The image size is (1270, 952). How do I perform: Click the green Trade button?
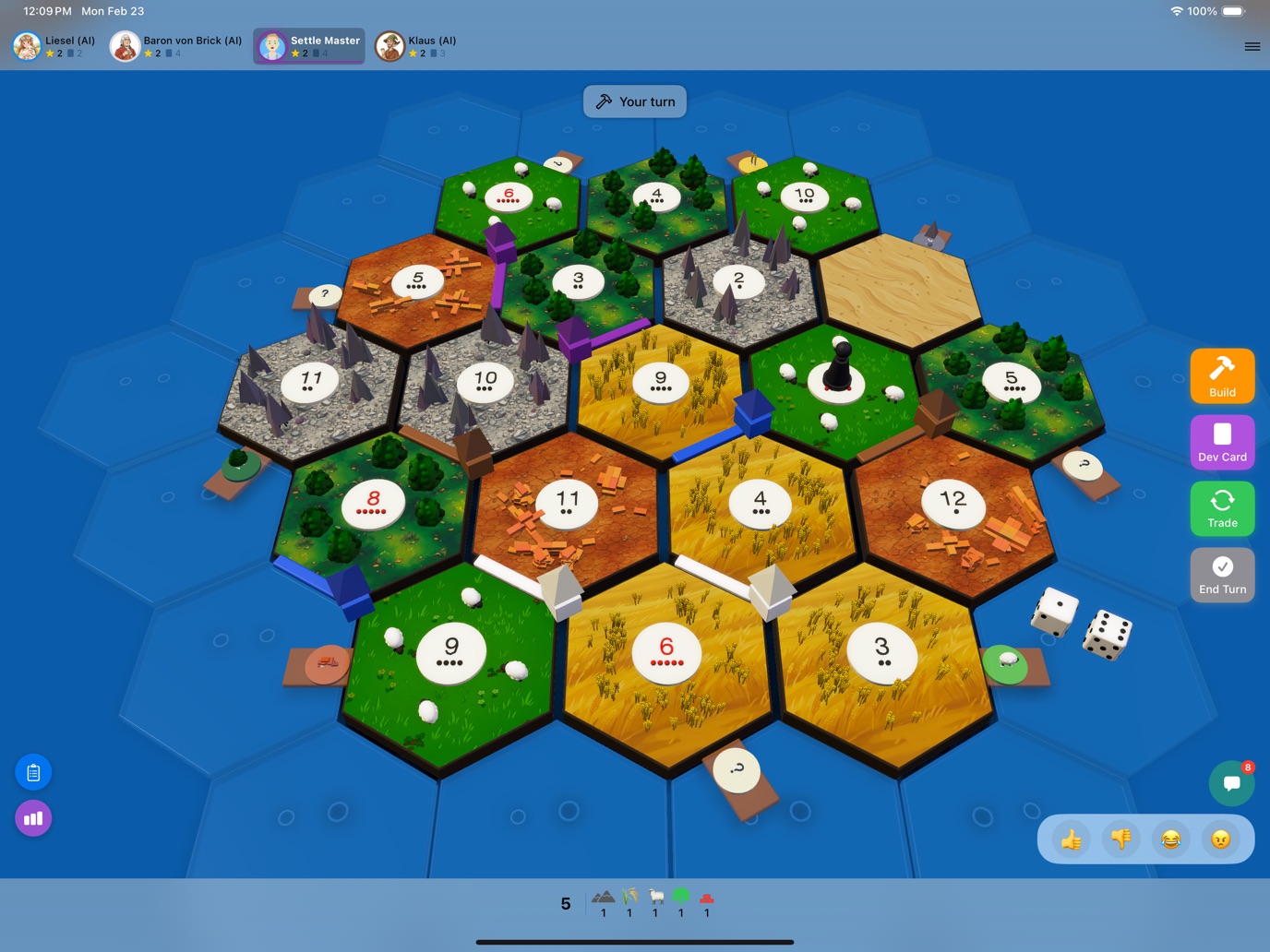[1222, 508]
